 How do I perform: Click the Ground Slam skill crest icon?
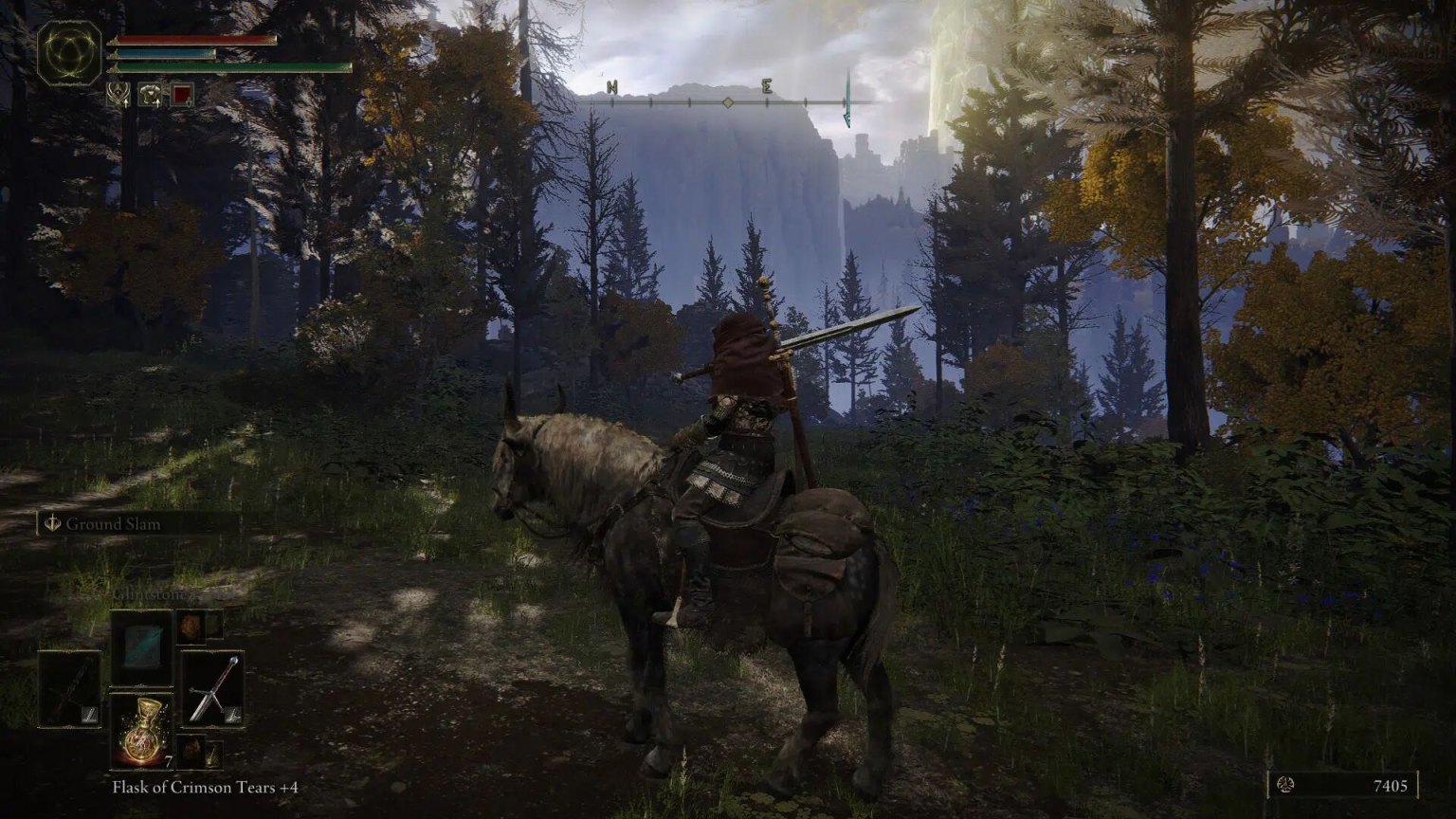coord(52,523)
